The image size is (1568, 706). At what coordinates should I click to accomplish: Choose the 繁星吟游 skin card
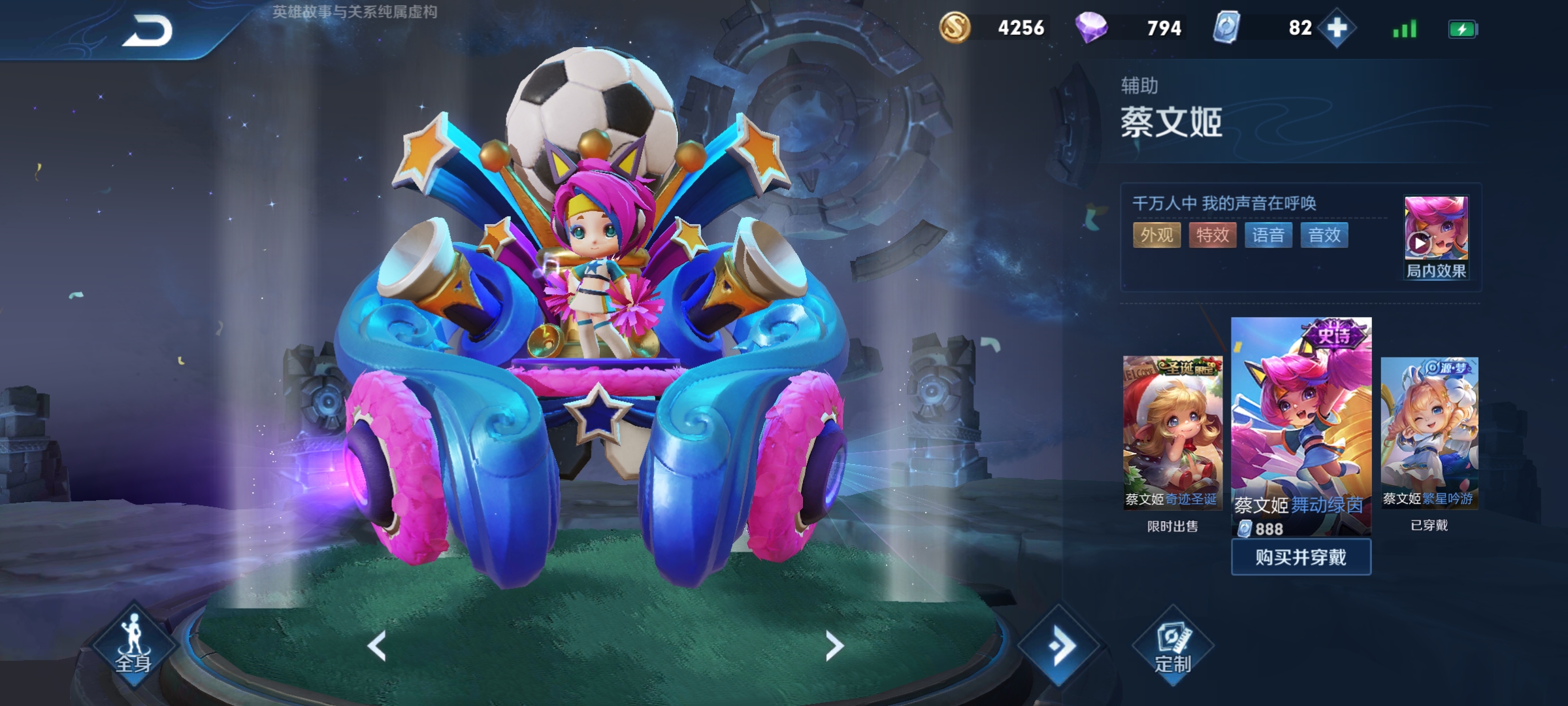(x=1429, y=431)
